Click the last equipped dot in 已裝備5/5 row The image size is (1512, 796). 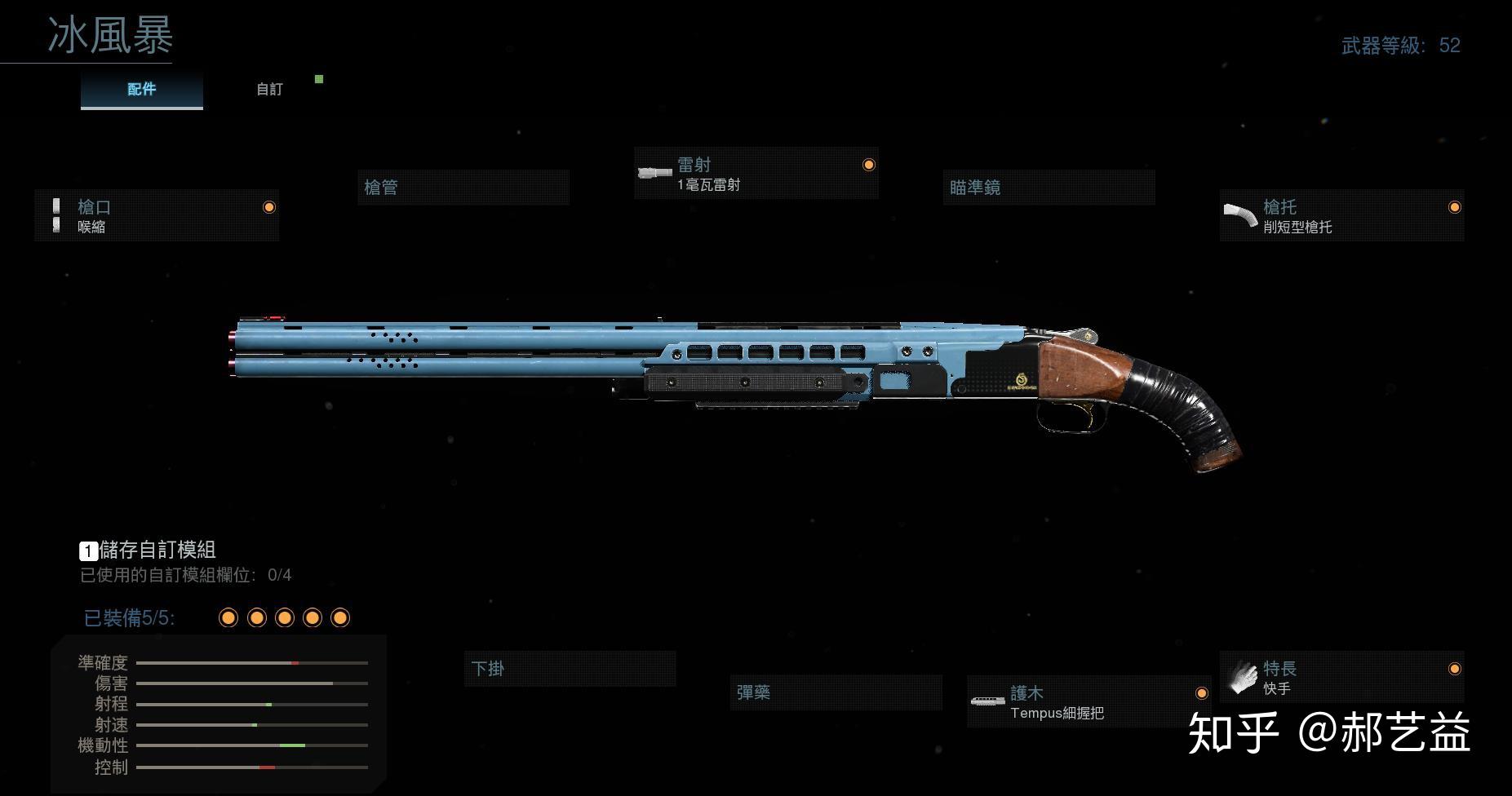tap(340, 617)
